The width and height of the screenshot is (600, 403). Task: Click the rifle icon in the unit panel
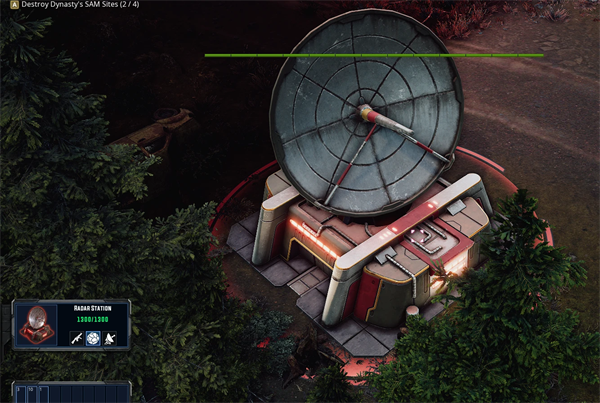[76, 339]
